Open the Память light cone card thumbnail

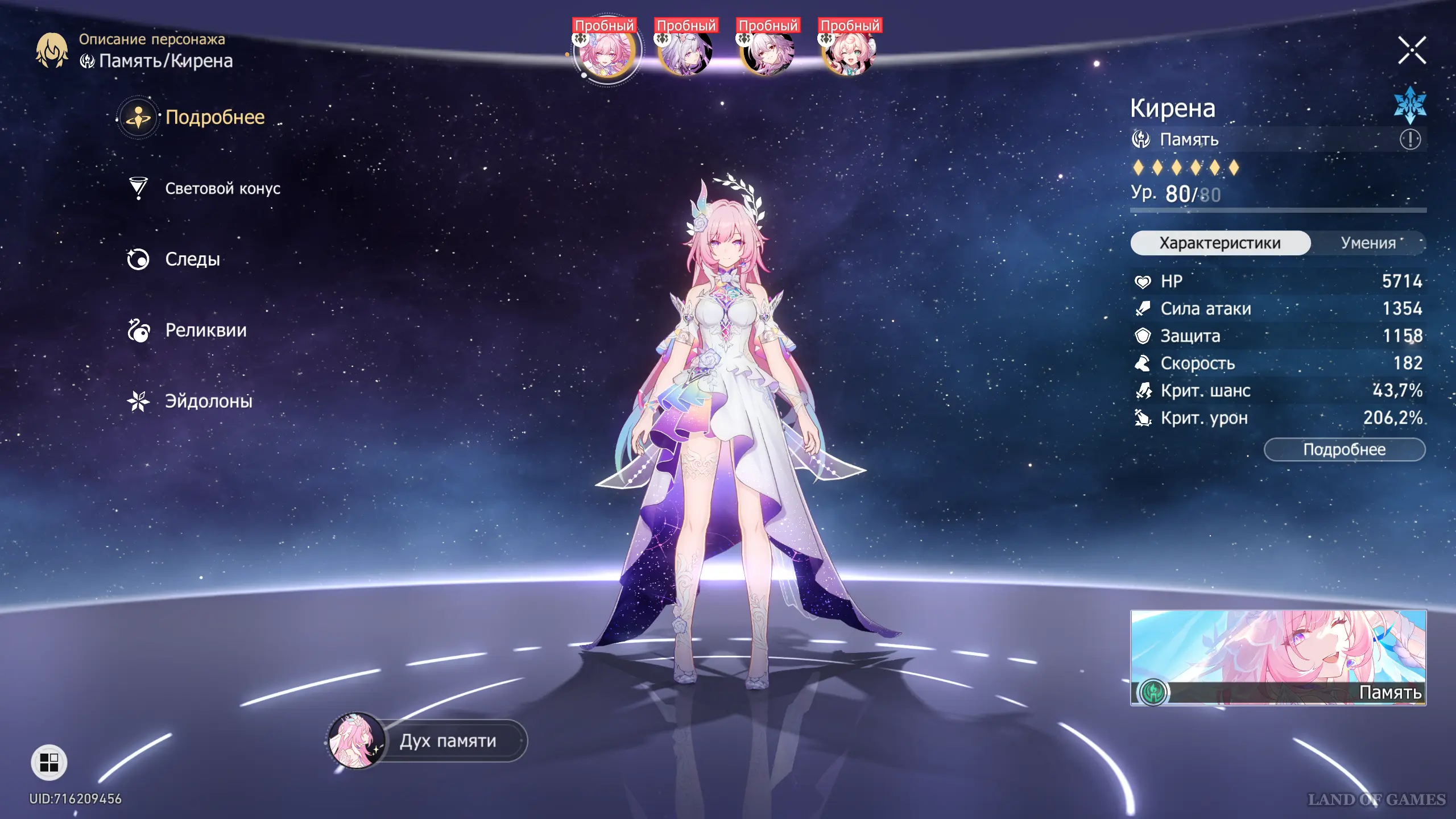(x=1278, y=657)
